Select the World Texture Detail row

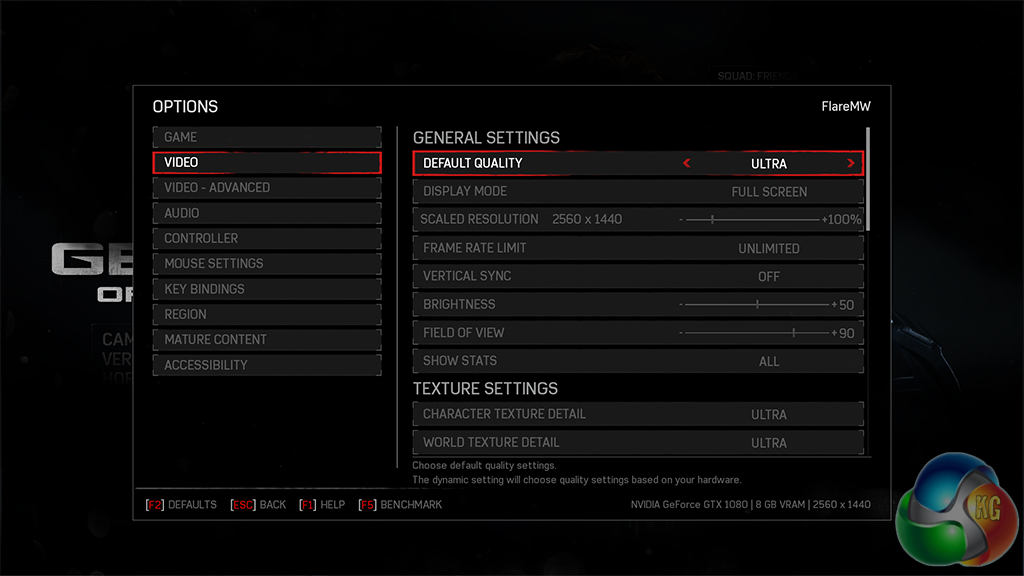tap(637, 442)
